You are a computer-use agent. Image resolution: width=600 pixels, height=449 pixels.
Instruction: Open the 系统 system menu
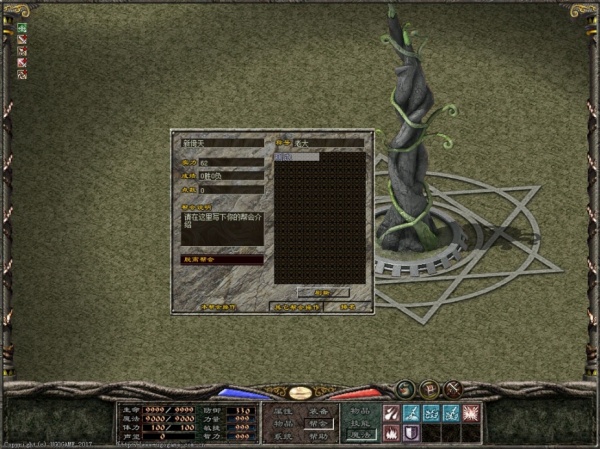(283, 436)
